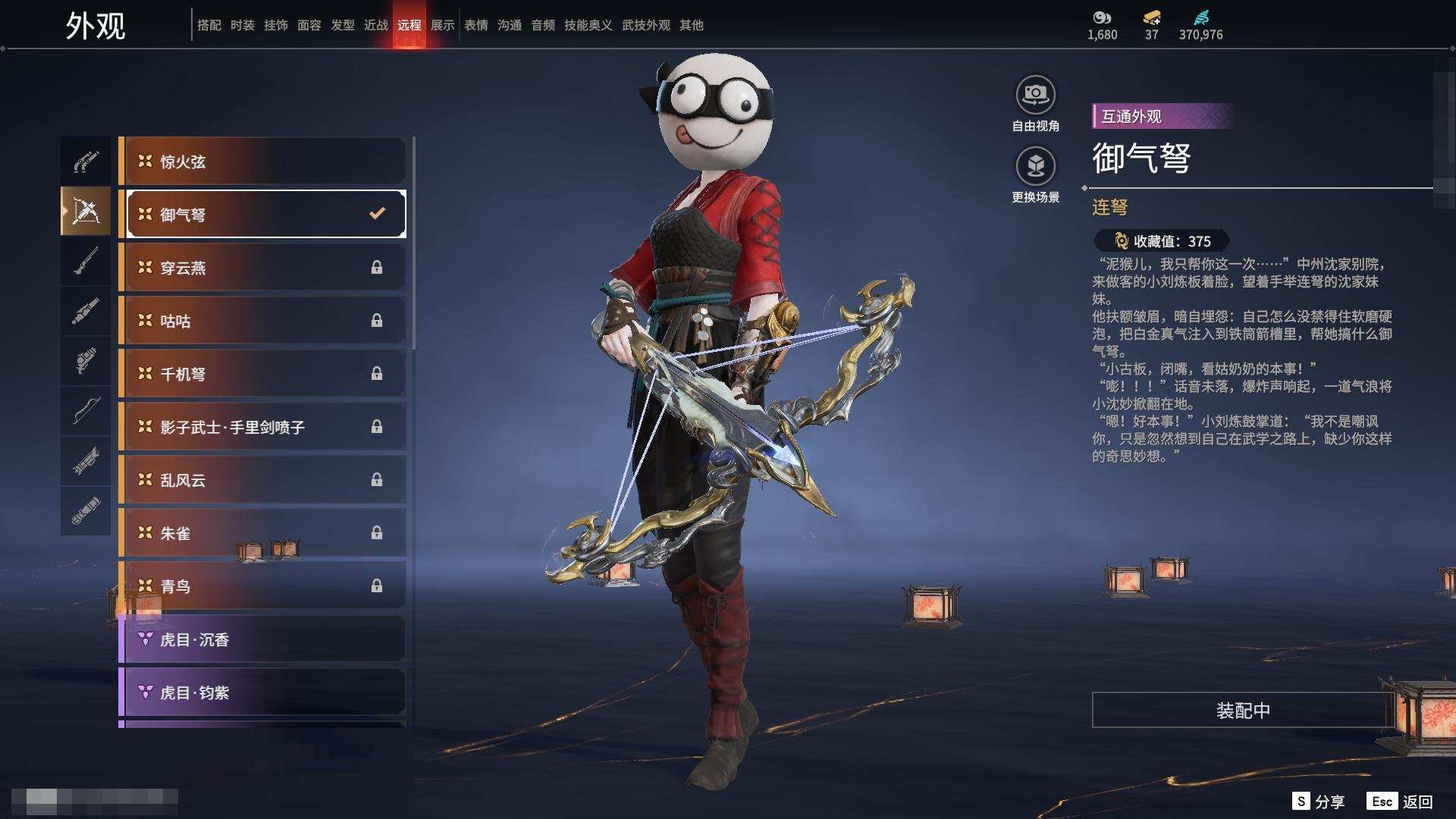This screenshot has height=819, width=1456.
Task: Activate 自由视角 free camera button
Action: [1035, 104]
